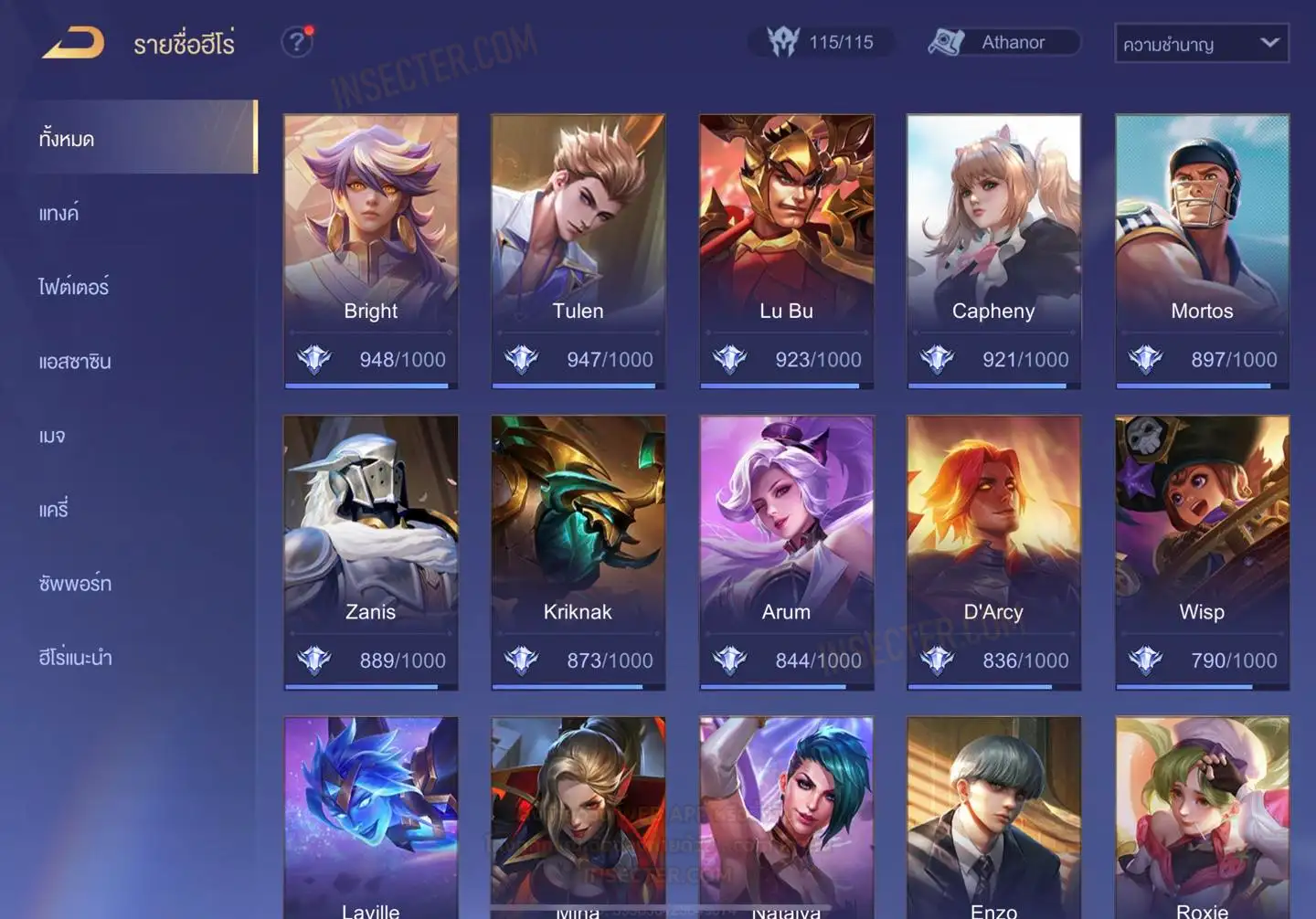Filter heroes by เมจ
The image size is (1316, 919).
[52, 436]
